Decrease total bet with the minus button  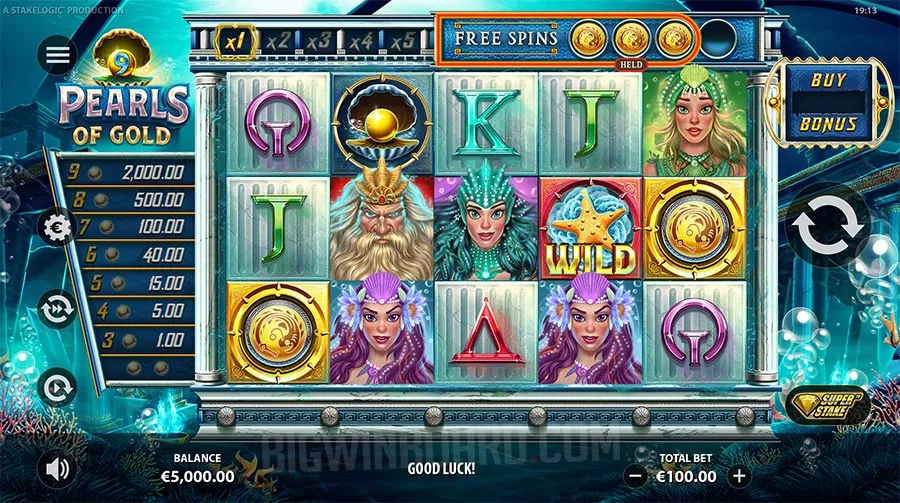(635, 477)
